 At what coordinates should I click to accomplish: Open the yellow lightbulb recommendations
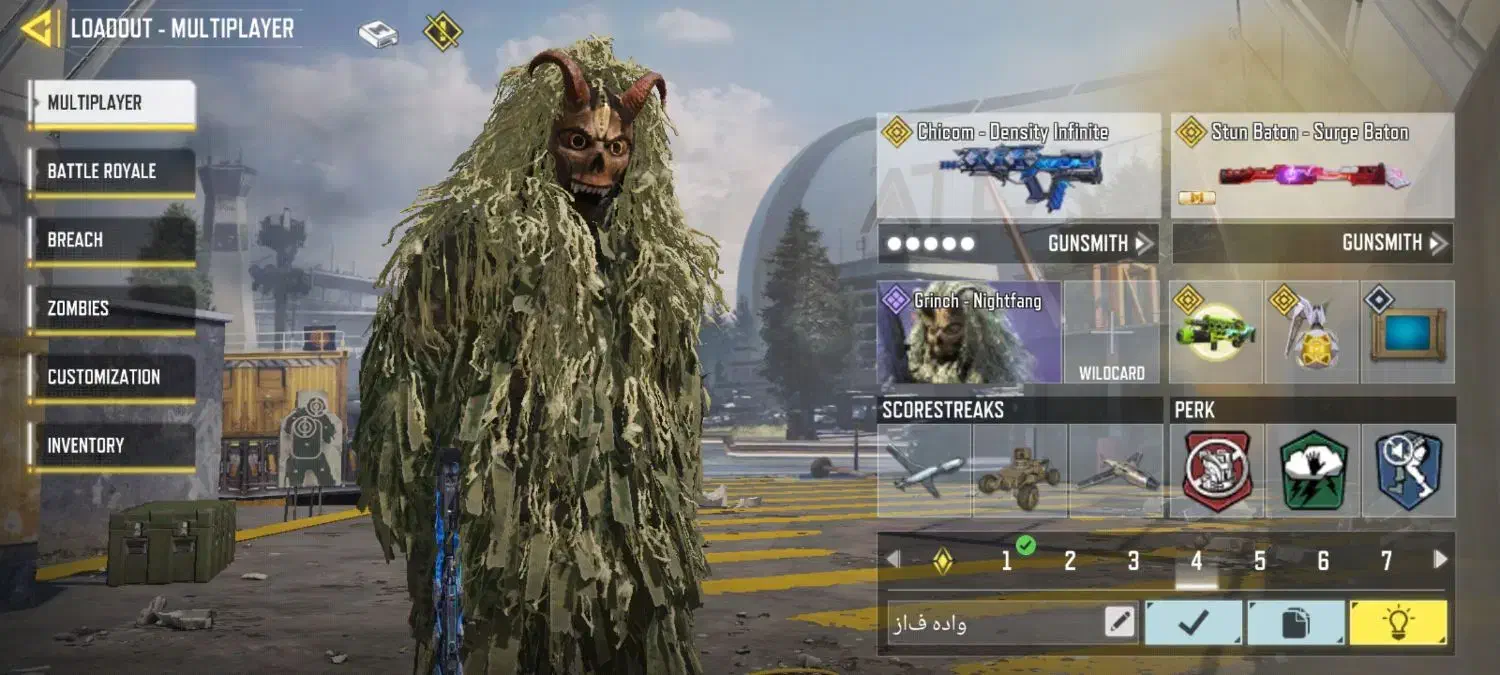click(1398, 623)
